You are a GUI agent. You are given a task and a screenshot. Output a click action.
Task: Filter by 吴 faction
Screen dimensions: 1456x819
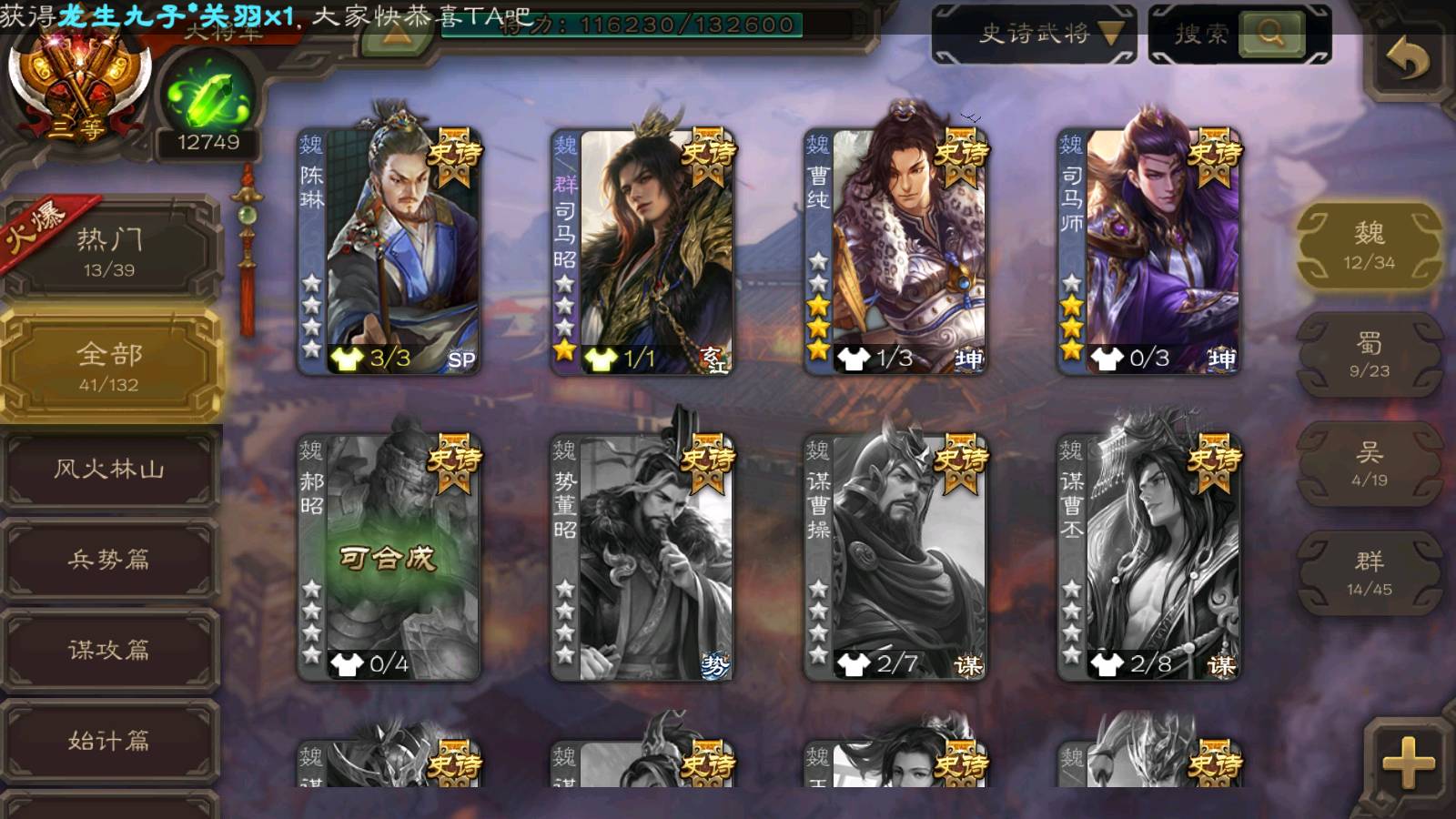point(1369,463)
